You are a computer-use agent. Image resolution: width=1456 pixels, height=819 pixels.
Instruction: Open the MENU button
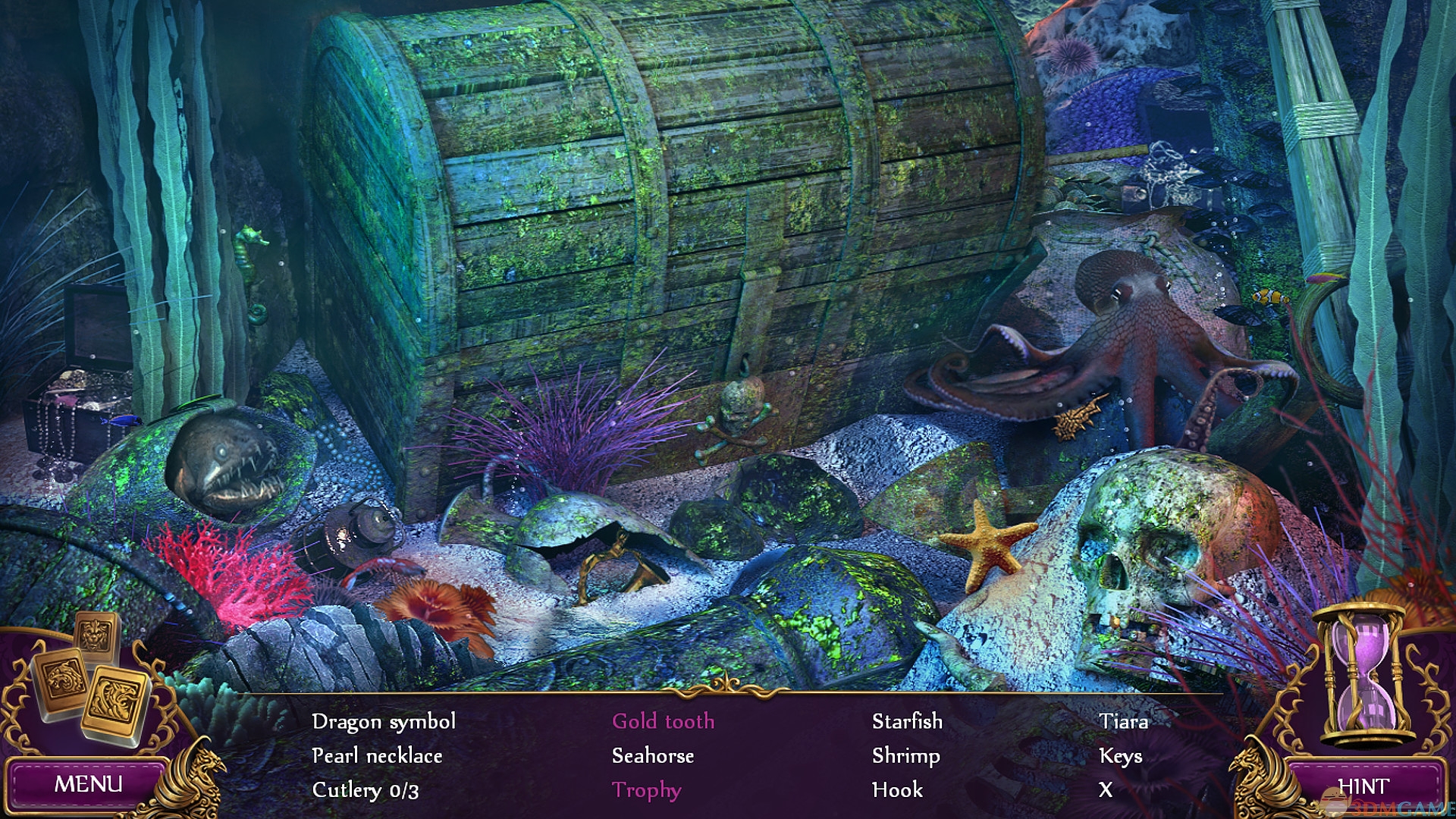point(87,784)
